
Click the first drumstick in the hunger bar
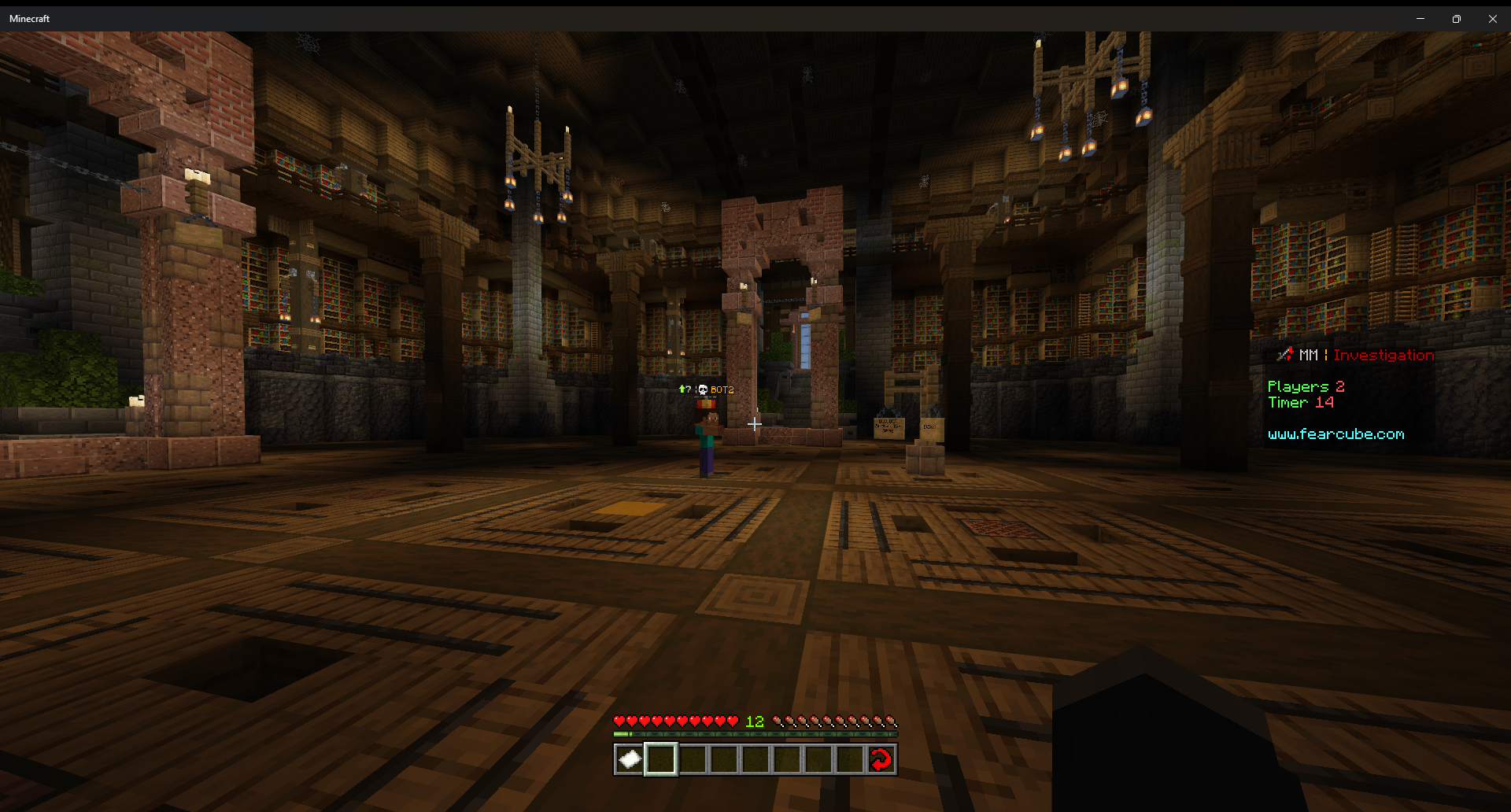click(778, 720)
